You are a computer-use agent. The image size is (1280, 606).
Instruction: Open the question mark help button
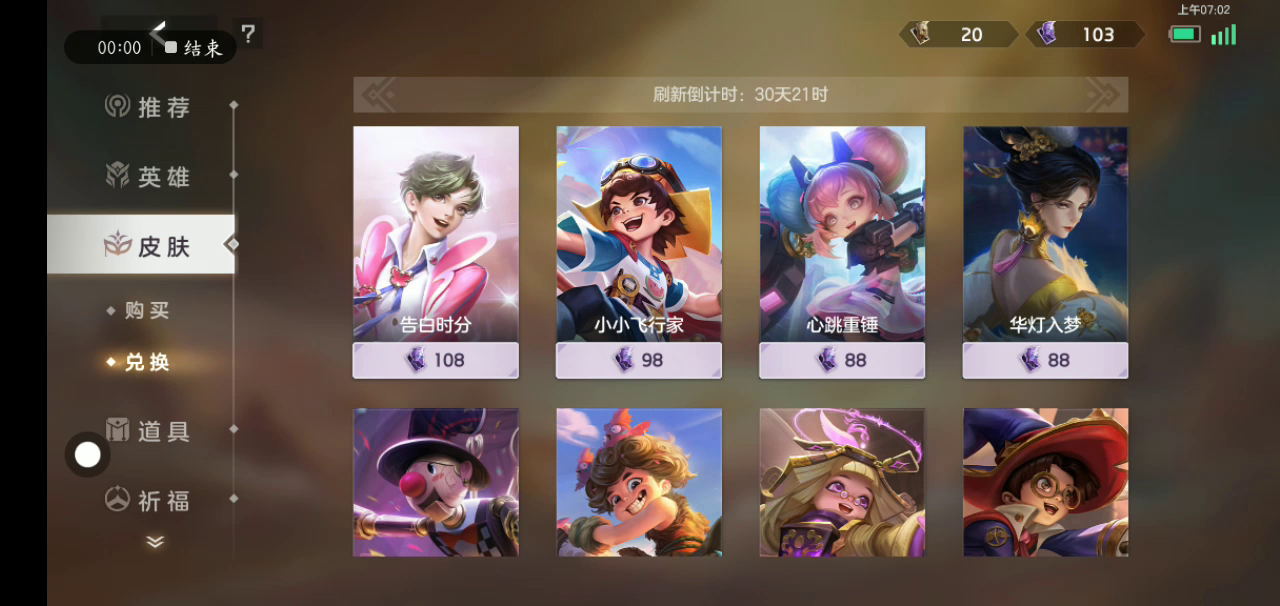(x=248, y=34)
